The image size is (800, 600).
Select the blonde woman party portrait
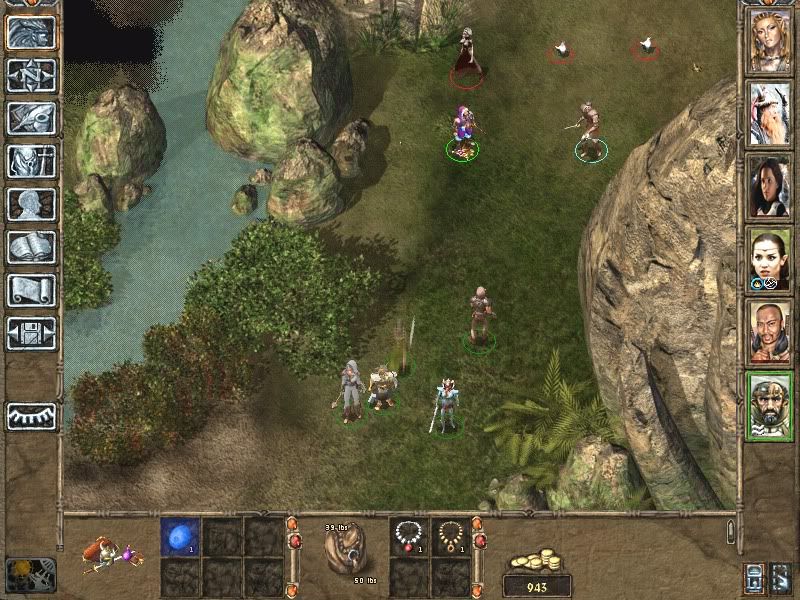tap(768, 40)
